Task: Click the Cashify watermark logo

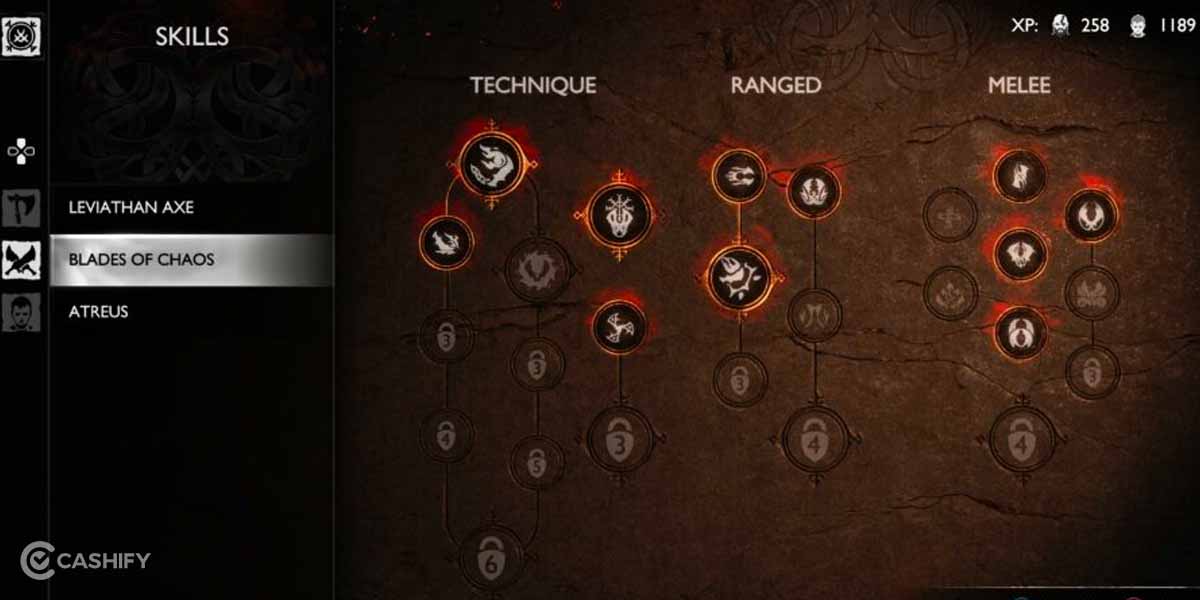Action: click(x=85, y=560)
